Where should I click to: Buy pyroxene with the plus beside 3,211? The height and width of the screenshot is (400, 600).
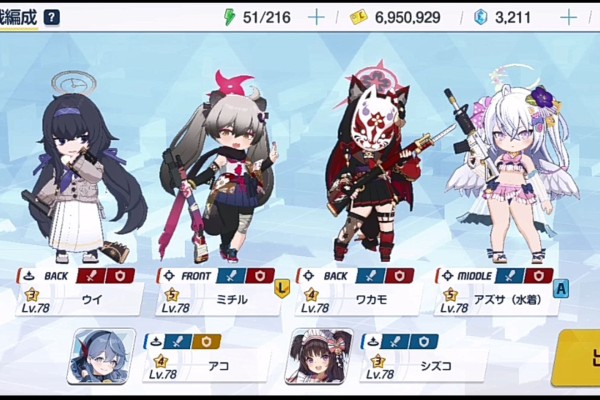tap(568, 17)
